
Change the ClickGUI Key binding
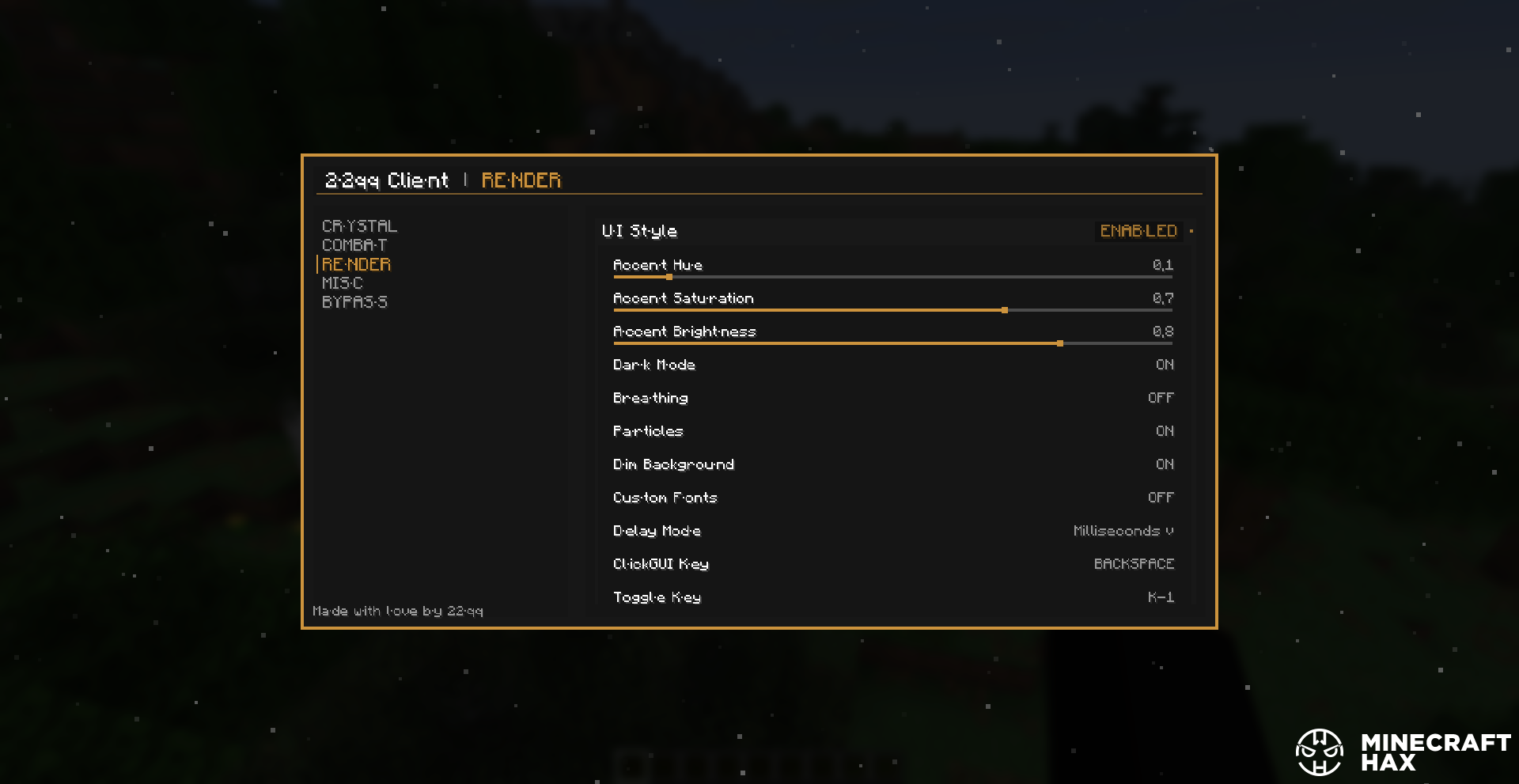point(1134,564)
